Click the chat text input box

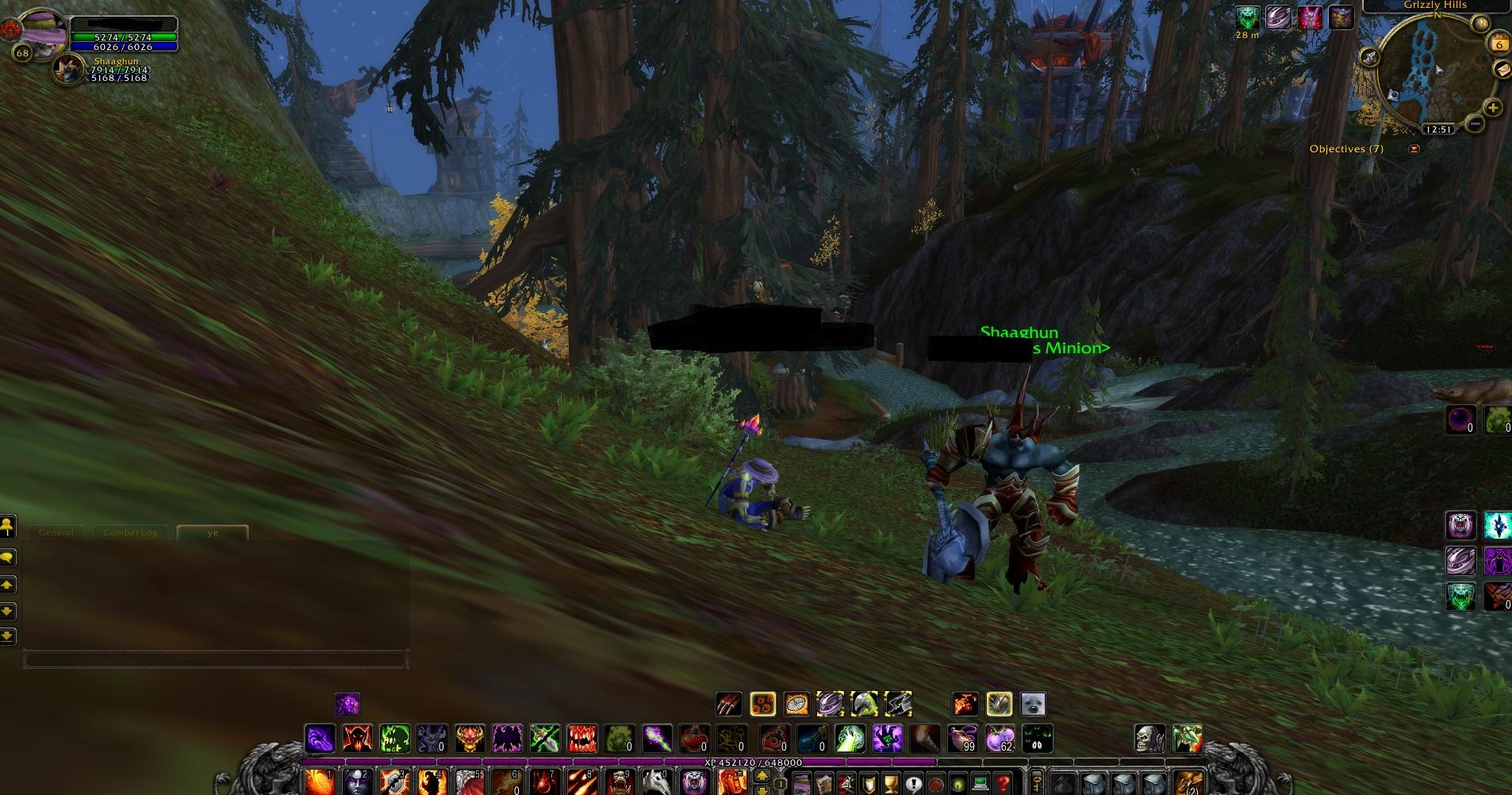point(214,659)
